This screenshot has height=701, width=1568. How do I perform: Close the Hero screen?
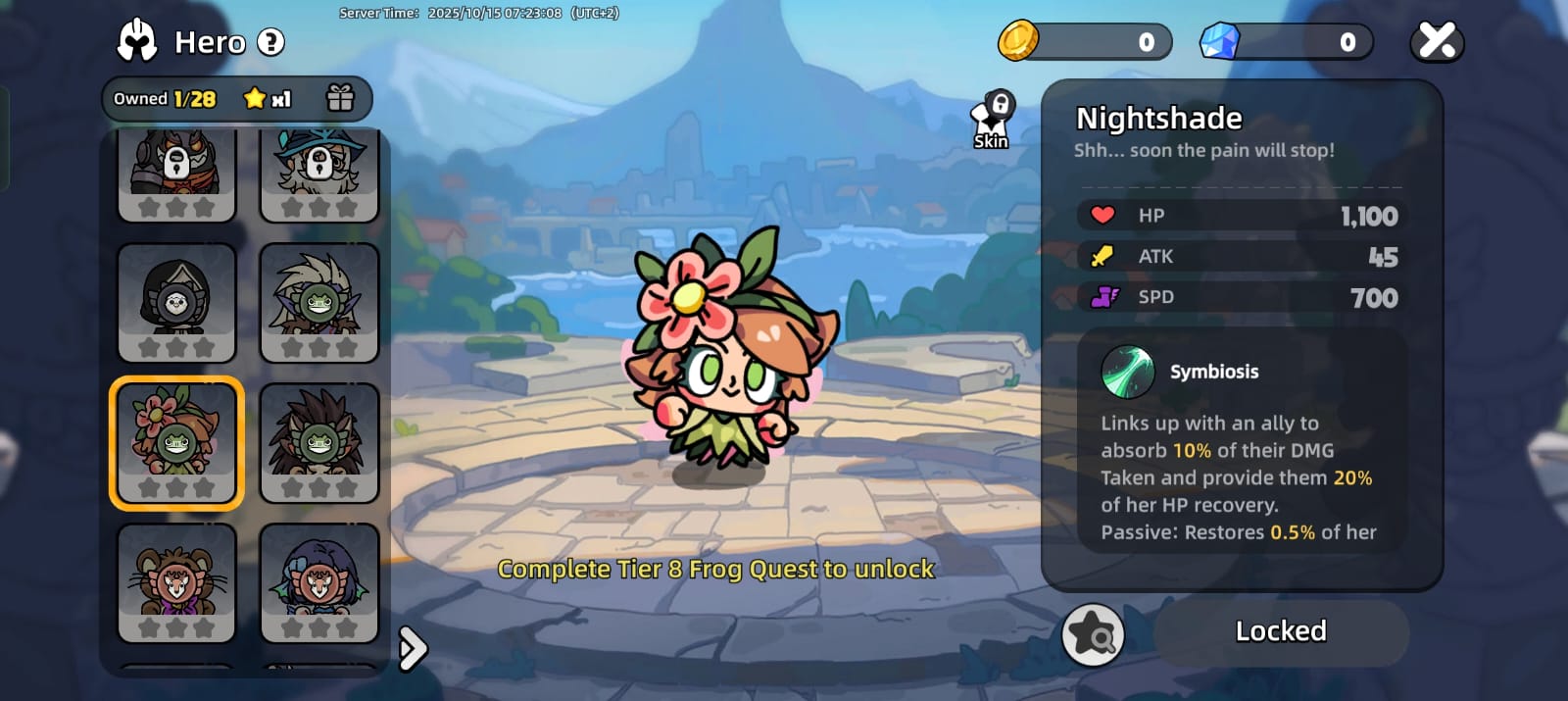point(1437,41)
